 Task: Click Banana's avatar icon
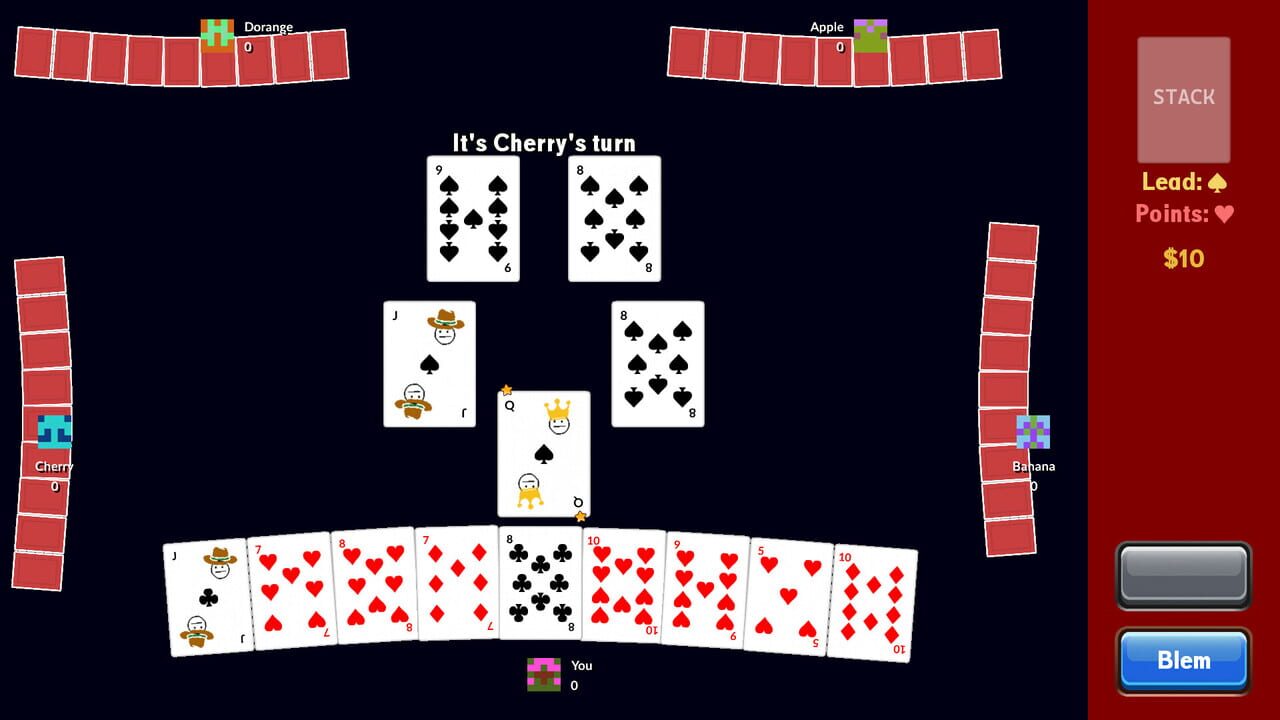pyautogui.click(x=1031, y=432)
